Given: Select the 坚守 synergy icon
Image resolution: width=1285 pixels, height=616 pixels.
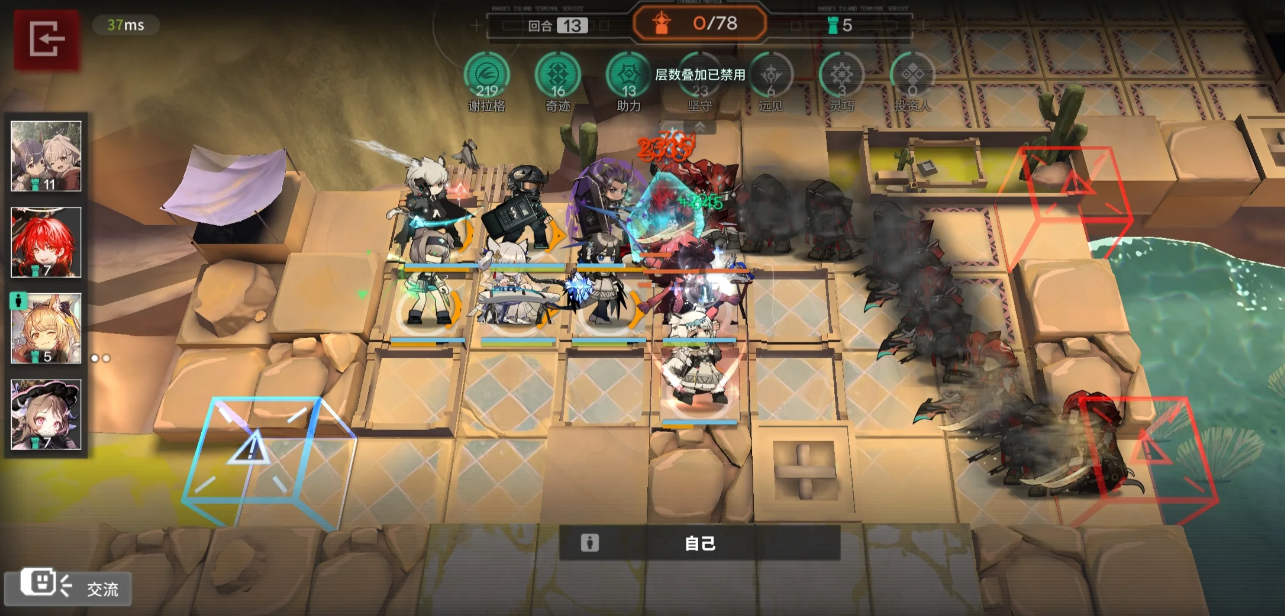Looking at the screenshot, I should tap(700, 75).
